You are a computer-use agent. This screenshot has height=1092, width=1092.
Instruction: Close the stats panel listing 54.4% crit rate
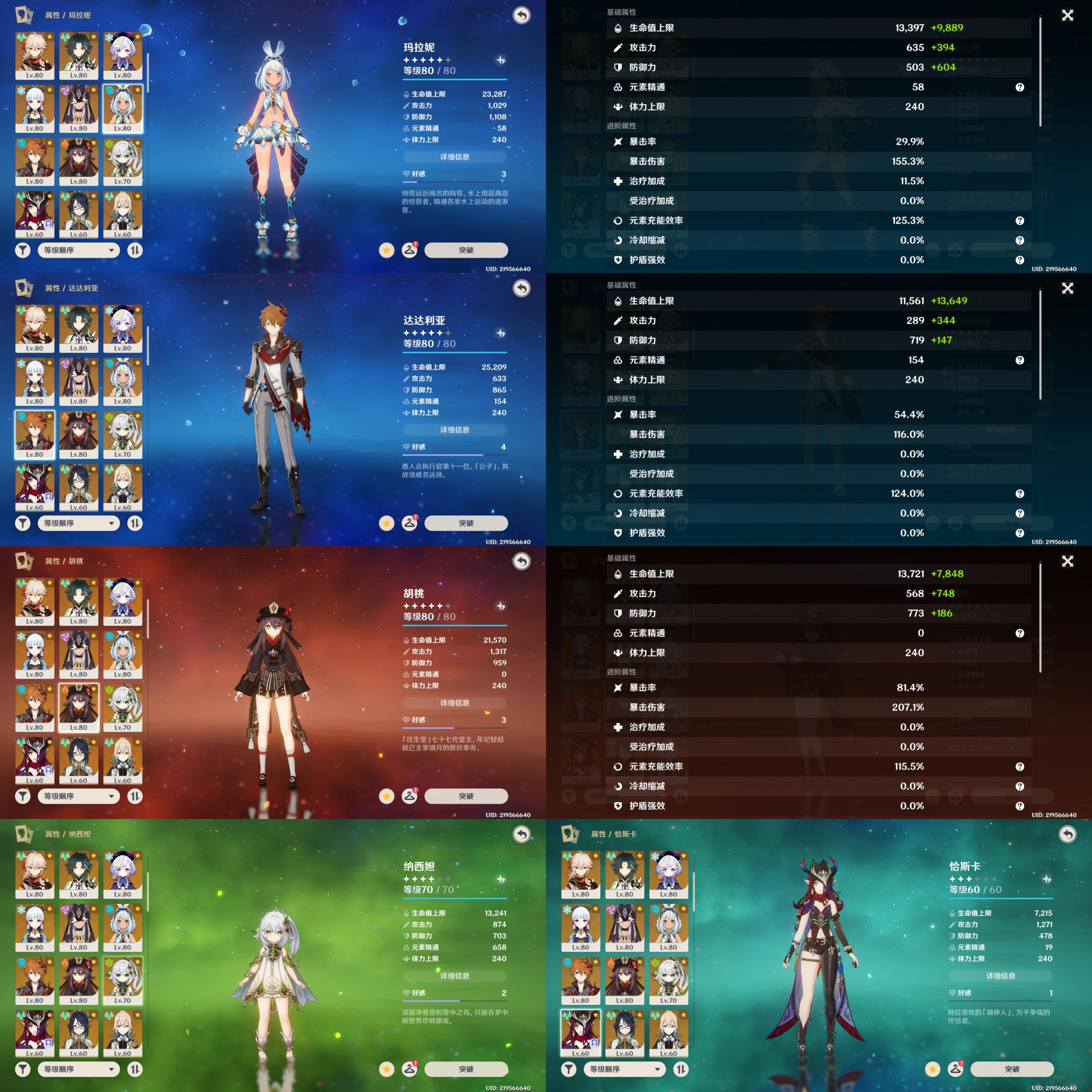click(x=1067, y=288)
